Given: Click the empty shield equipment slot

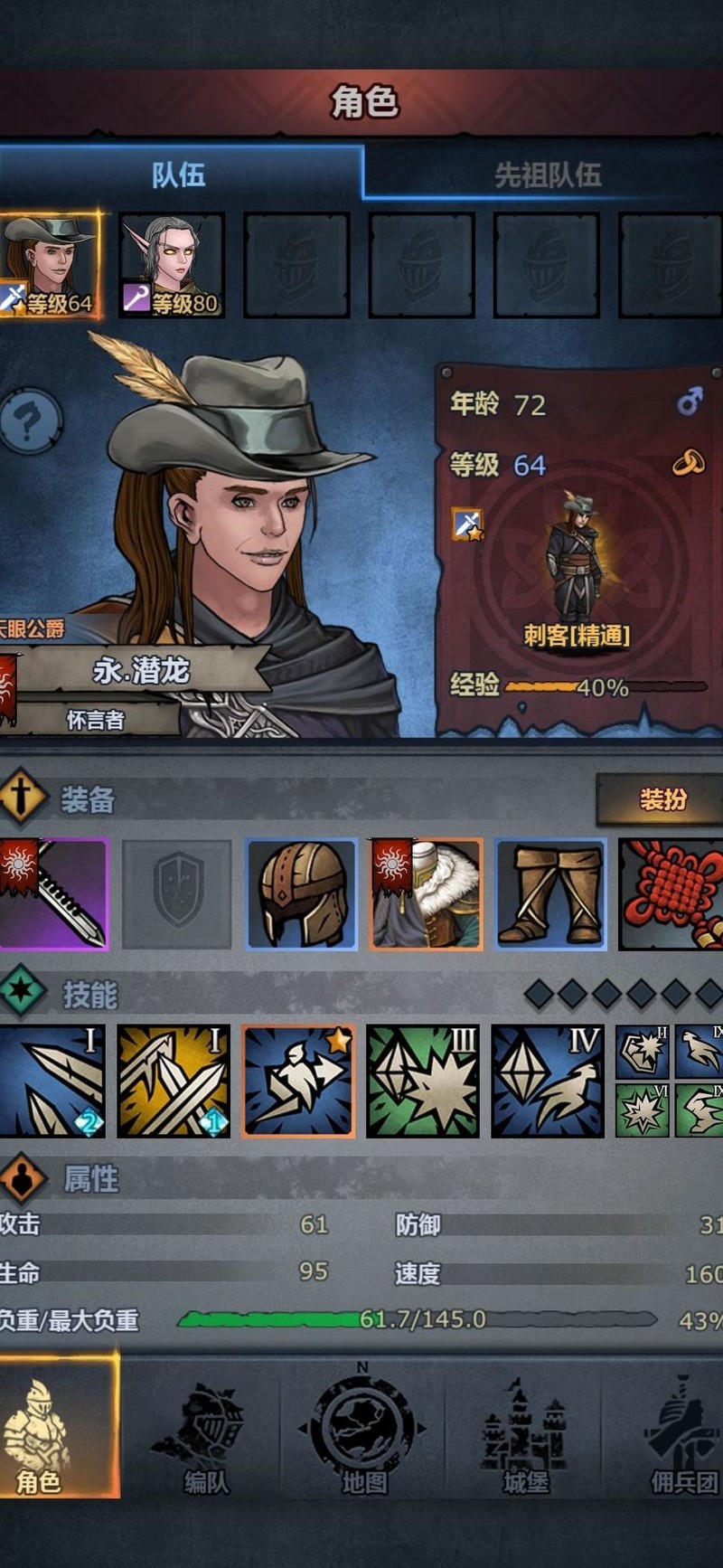Looking at the screenshot, I should (x=177, y=893).
